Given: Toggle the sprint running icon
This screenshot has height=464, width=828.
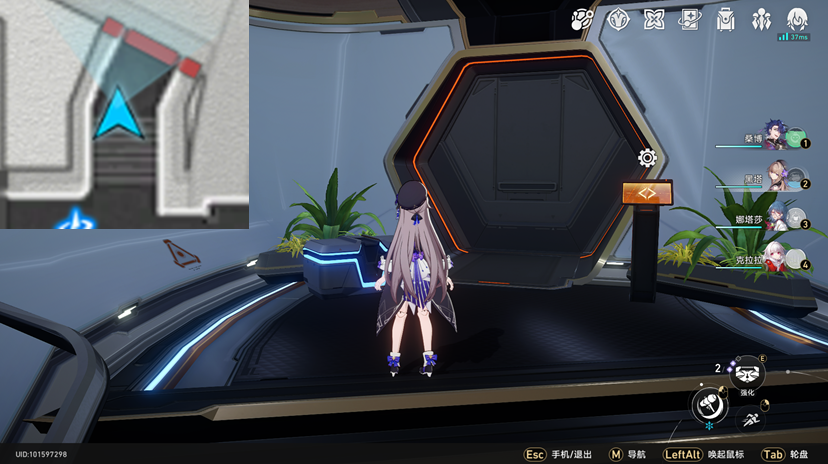Looking at the screenshot, I should [x=749, y=421].
